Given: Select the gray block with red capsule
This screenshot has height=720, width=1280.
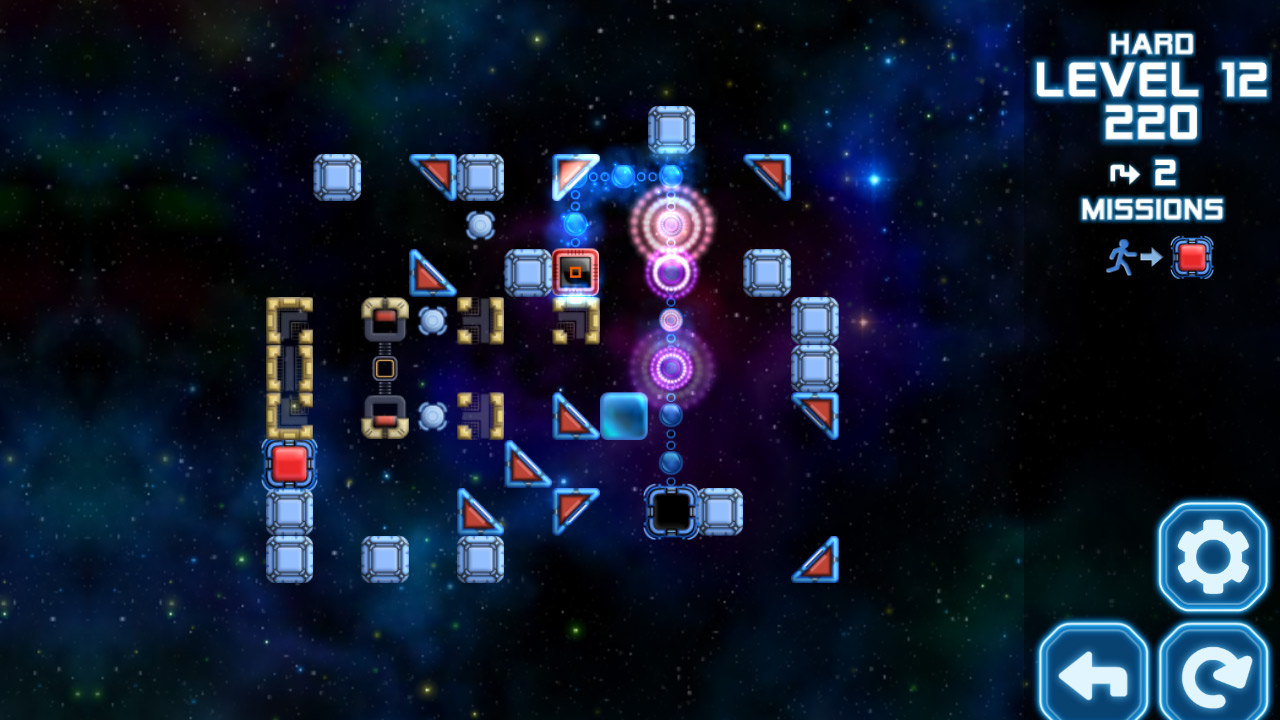Looking at the screenshot, I should (x=385, y=318).
